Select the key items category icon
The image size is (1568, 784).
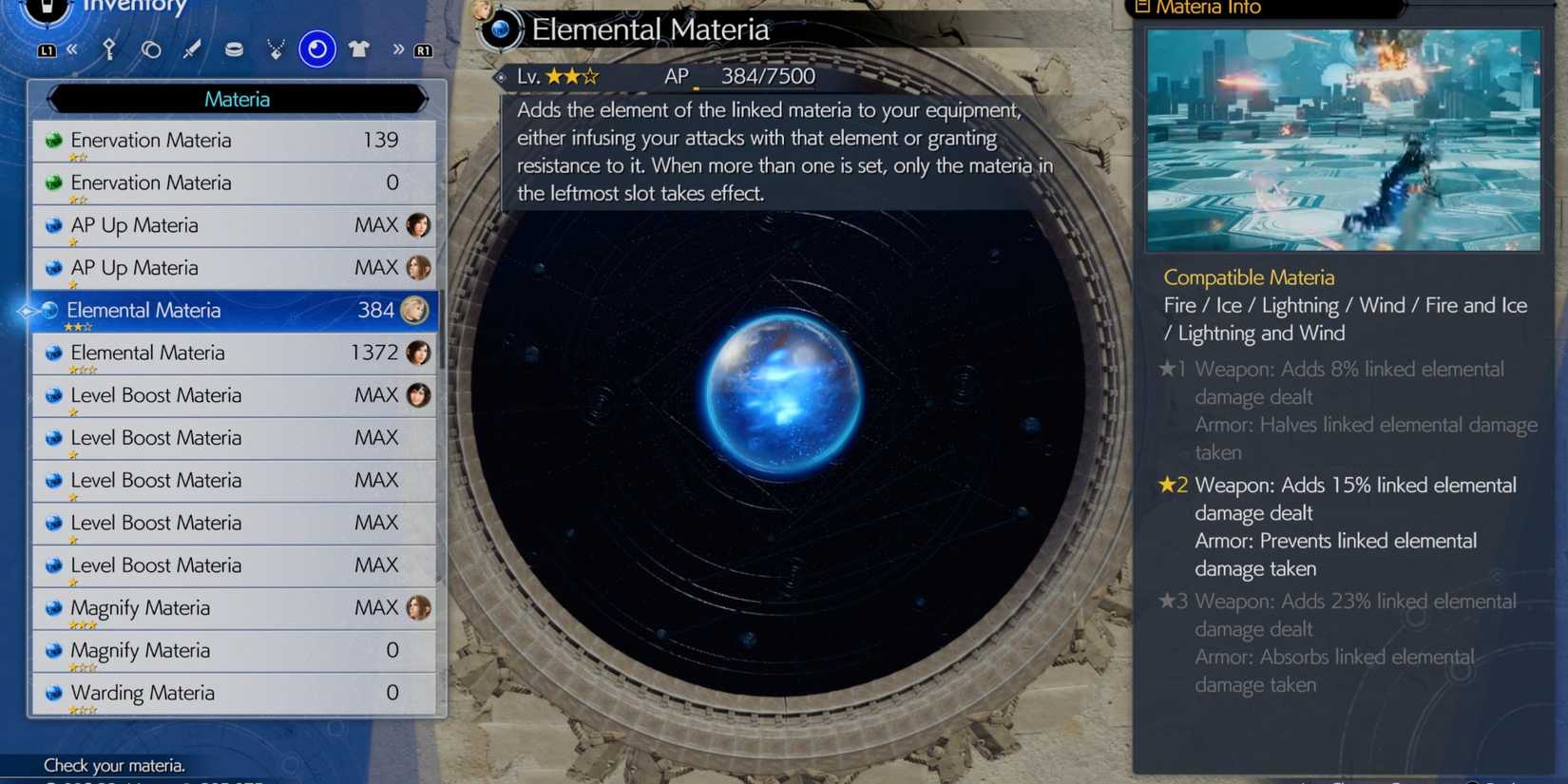pyautogui.click(x=109, y=49)
